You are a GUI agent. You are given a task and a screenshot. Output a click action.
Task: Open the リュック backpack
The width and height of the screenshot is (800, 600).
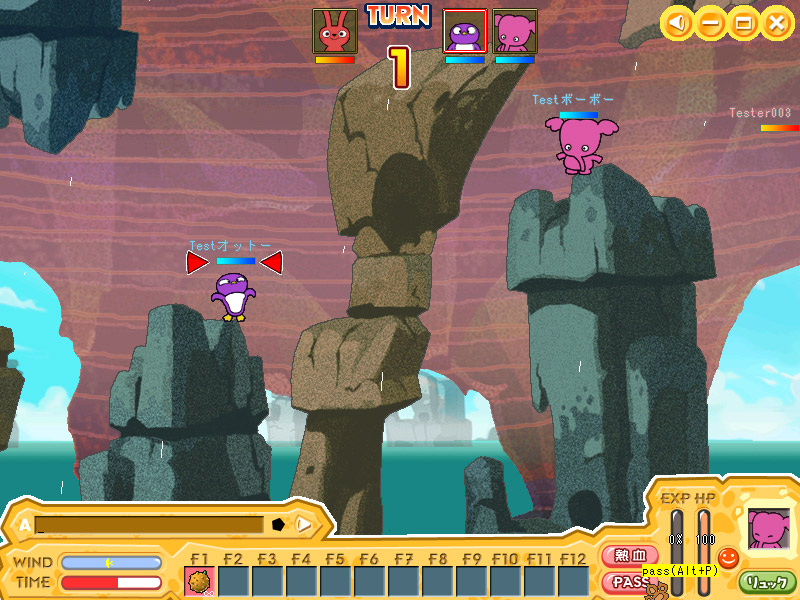(768, 581)
